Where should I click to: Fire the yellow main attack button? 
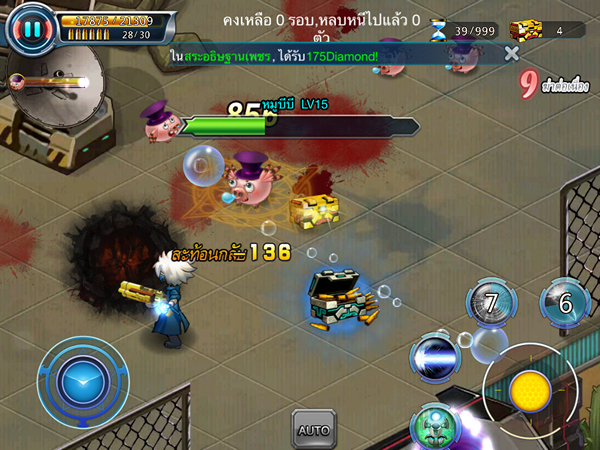tap(530, 391)
